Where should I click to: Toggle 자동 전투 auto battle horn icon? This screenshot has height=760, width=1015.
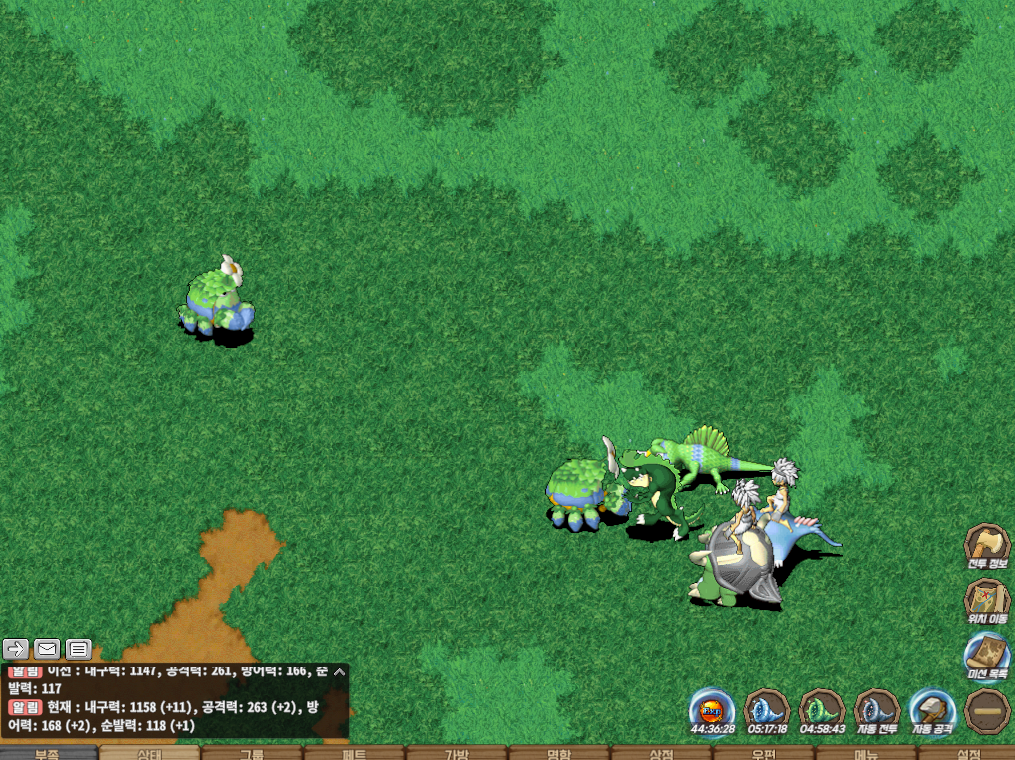877,711
